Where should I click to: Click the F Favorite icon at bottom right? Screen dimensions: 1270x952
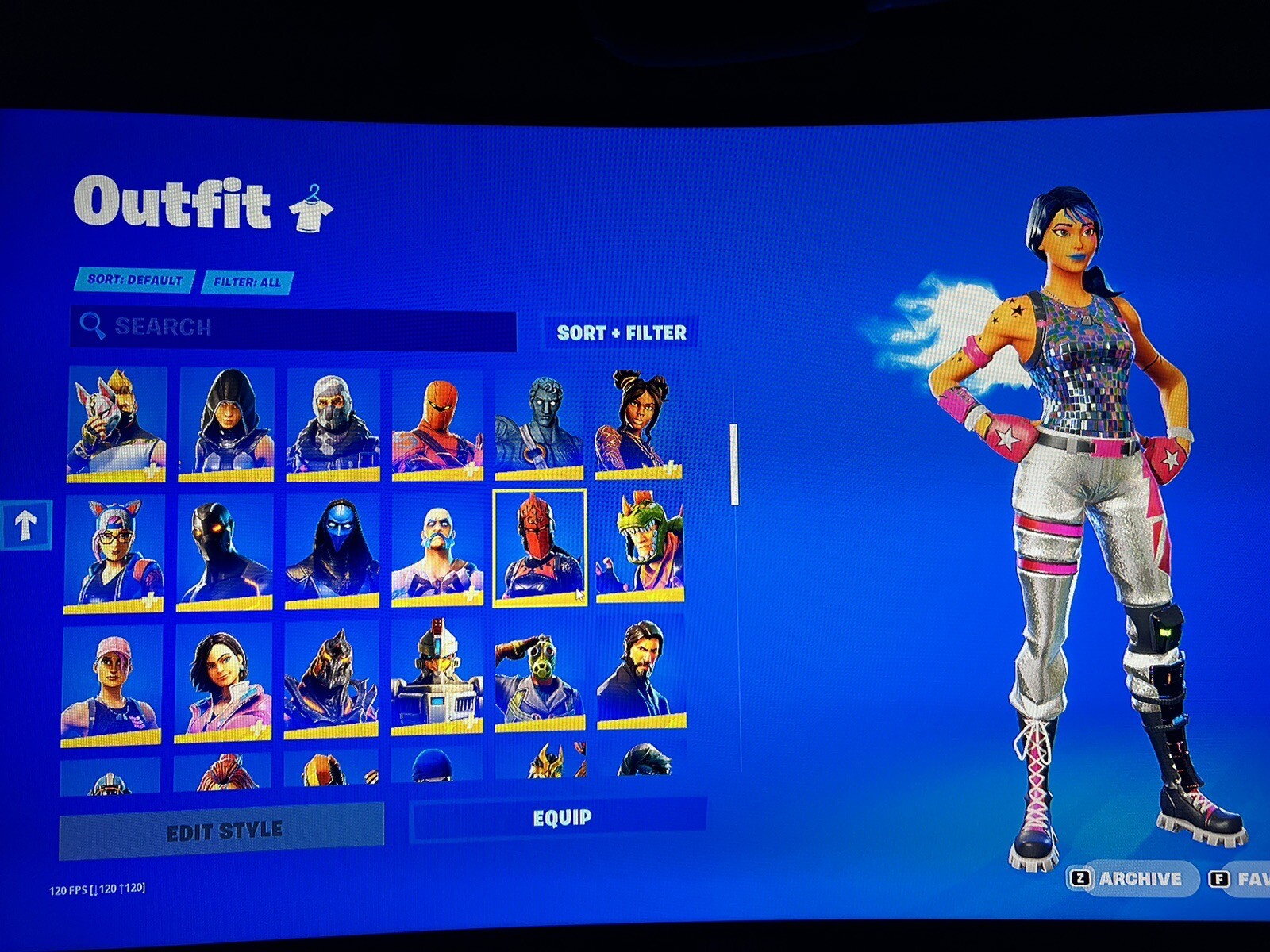1220,880
